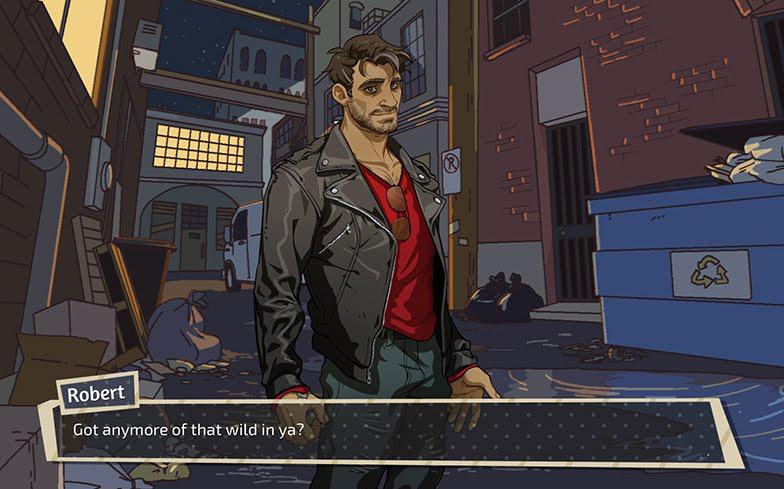Advance Robert's dialogue text box
Viewport: 784px width, 489px height.
coord(390,432)
